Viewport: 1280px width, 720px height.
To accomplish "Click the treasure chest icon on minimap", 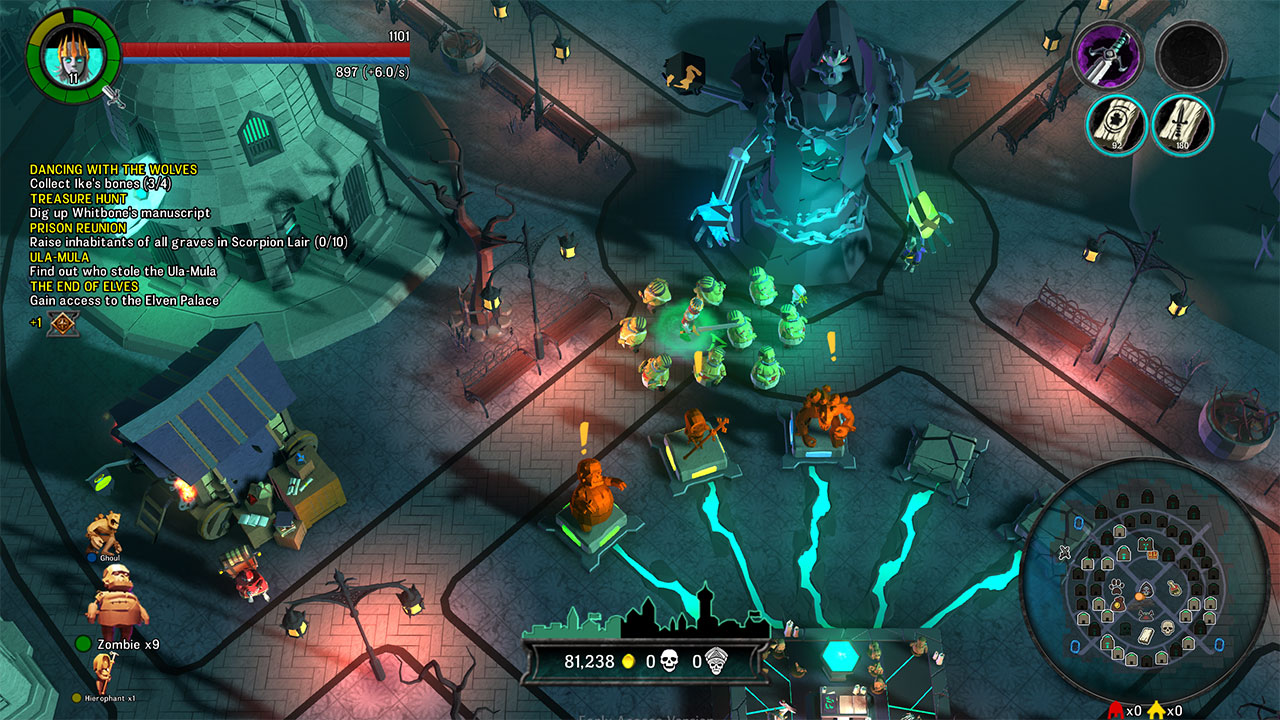I will click(1151, 555).
